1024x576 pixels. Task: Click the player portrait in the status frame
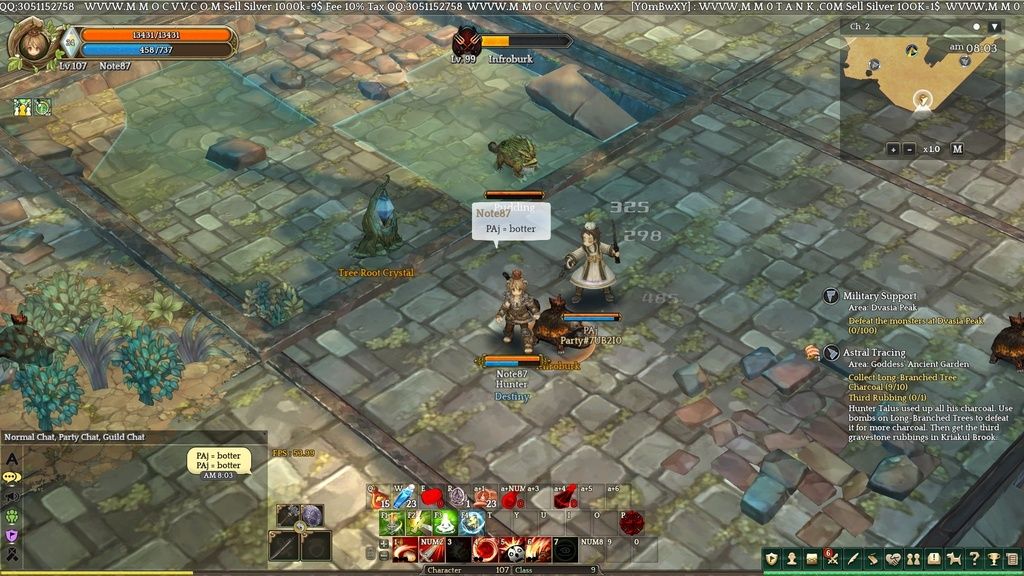pyautogui.click(x=30, y=44)
